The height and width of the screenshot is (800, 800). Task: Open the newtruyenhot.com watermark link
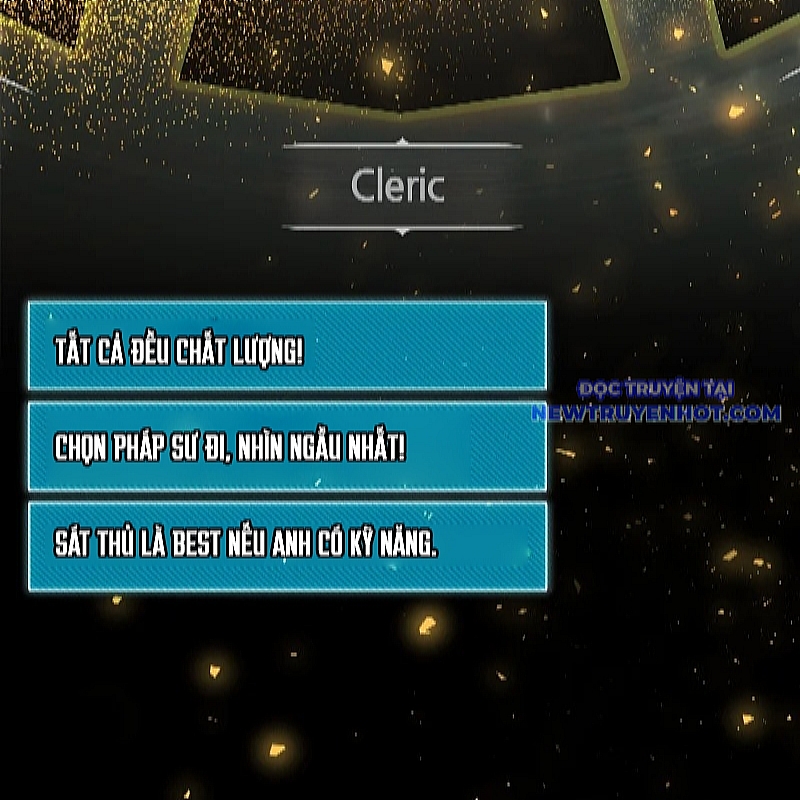[656, 411]
